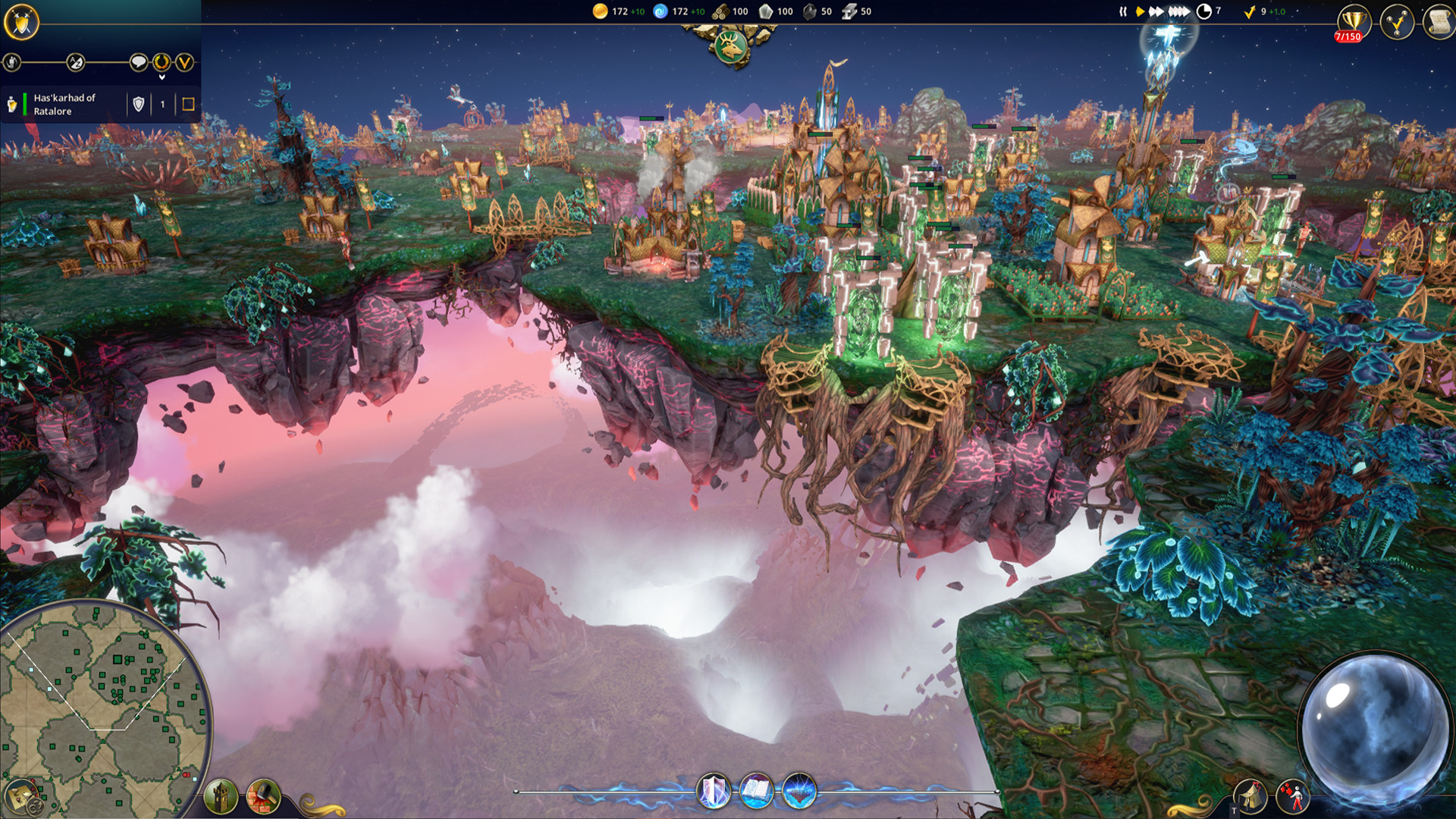Image resolution: width=1456 pixels, height=819 pixels.
Task: Switch to the messages speech-bubble tab
Action: (137, 62)
